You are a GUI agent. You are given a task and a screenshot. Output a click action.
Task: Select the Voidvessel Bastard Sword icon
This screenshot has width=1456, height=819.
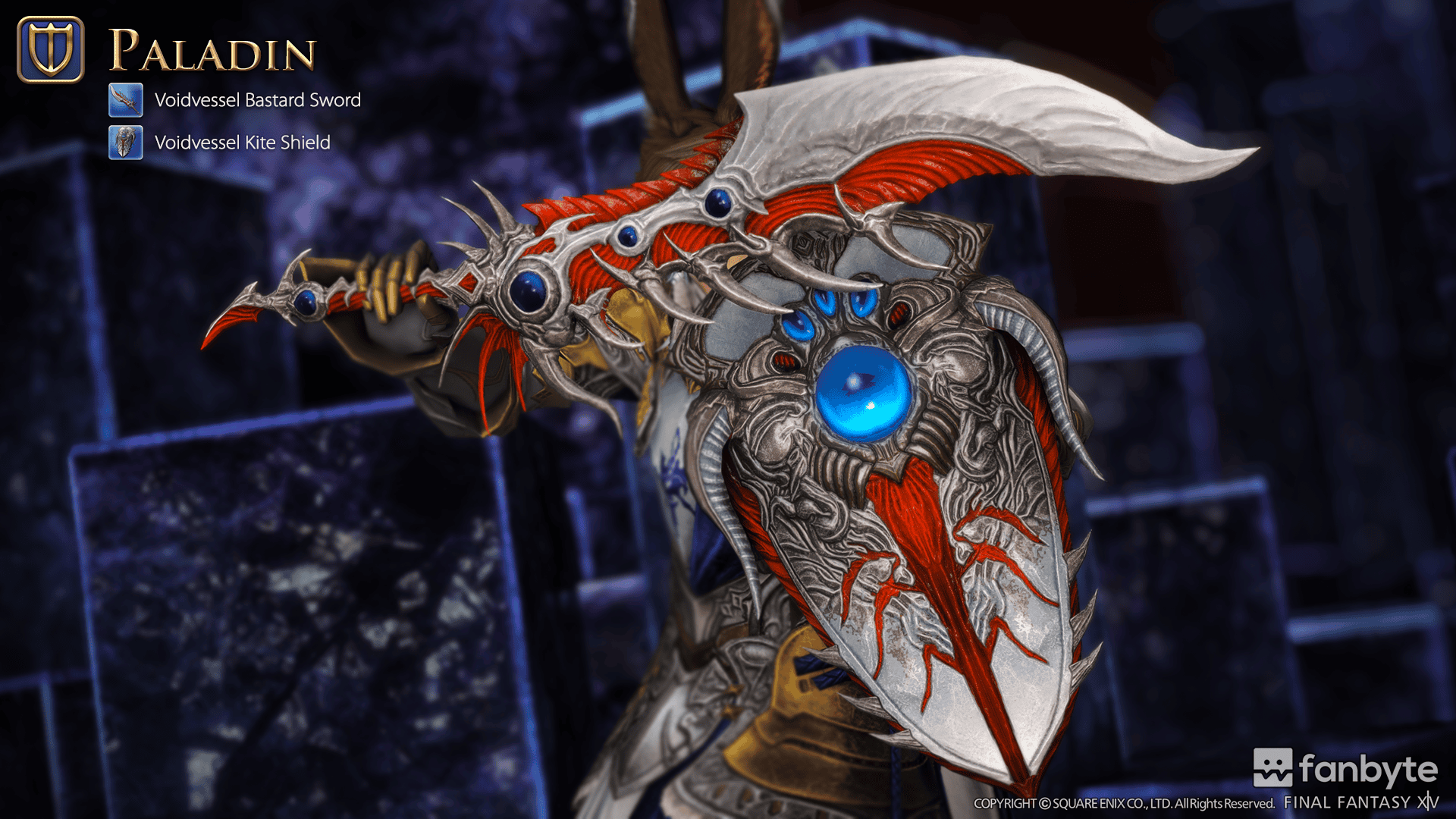click(125, 99)
